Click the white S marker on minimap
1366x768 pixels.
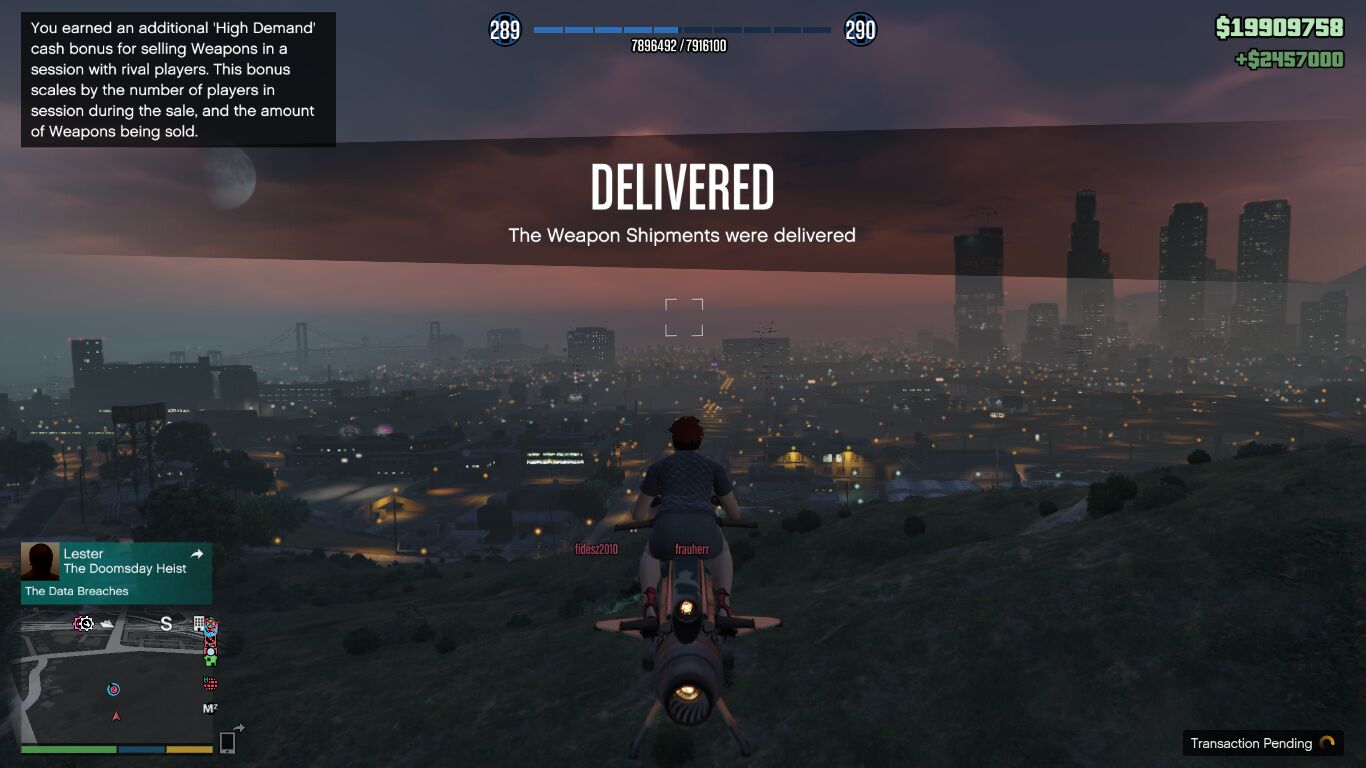pyautogui.click(x=166, y=624)
